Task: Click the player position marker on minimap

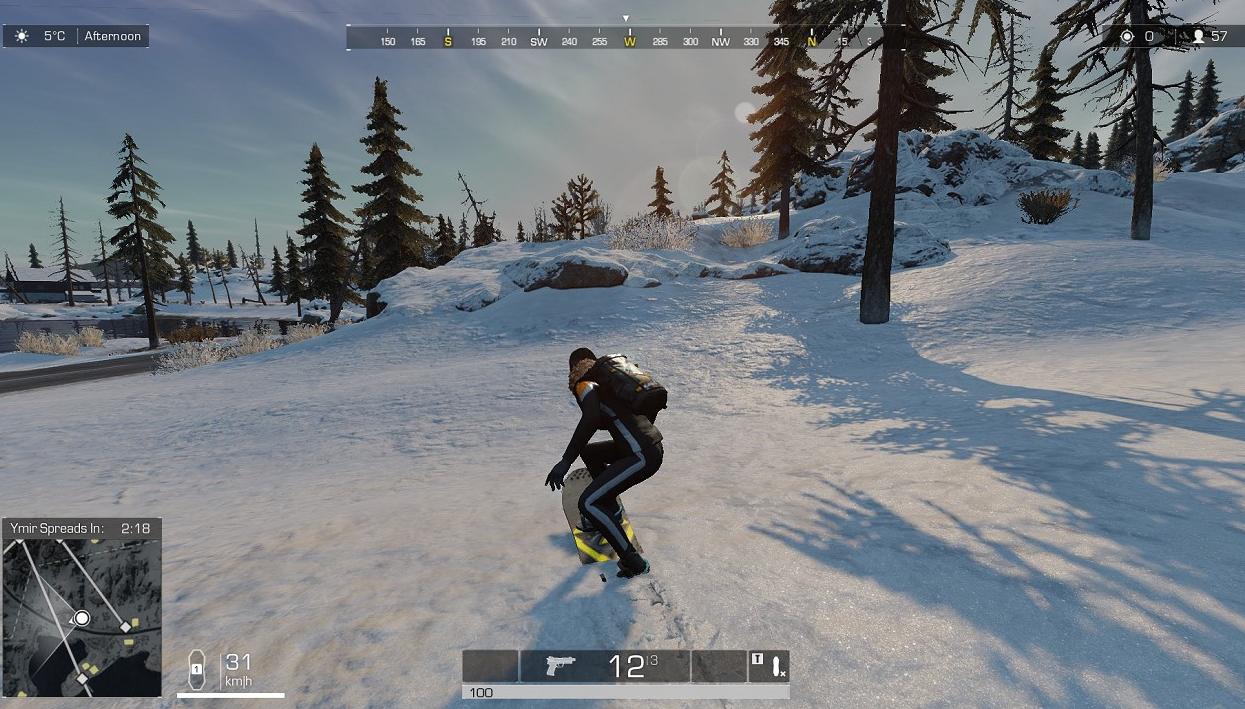Action: (x=82, y=619)
